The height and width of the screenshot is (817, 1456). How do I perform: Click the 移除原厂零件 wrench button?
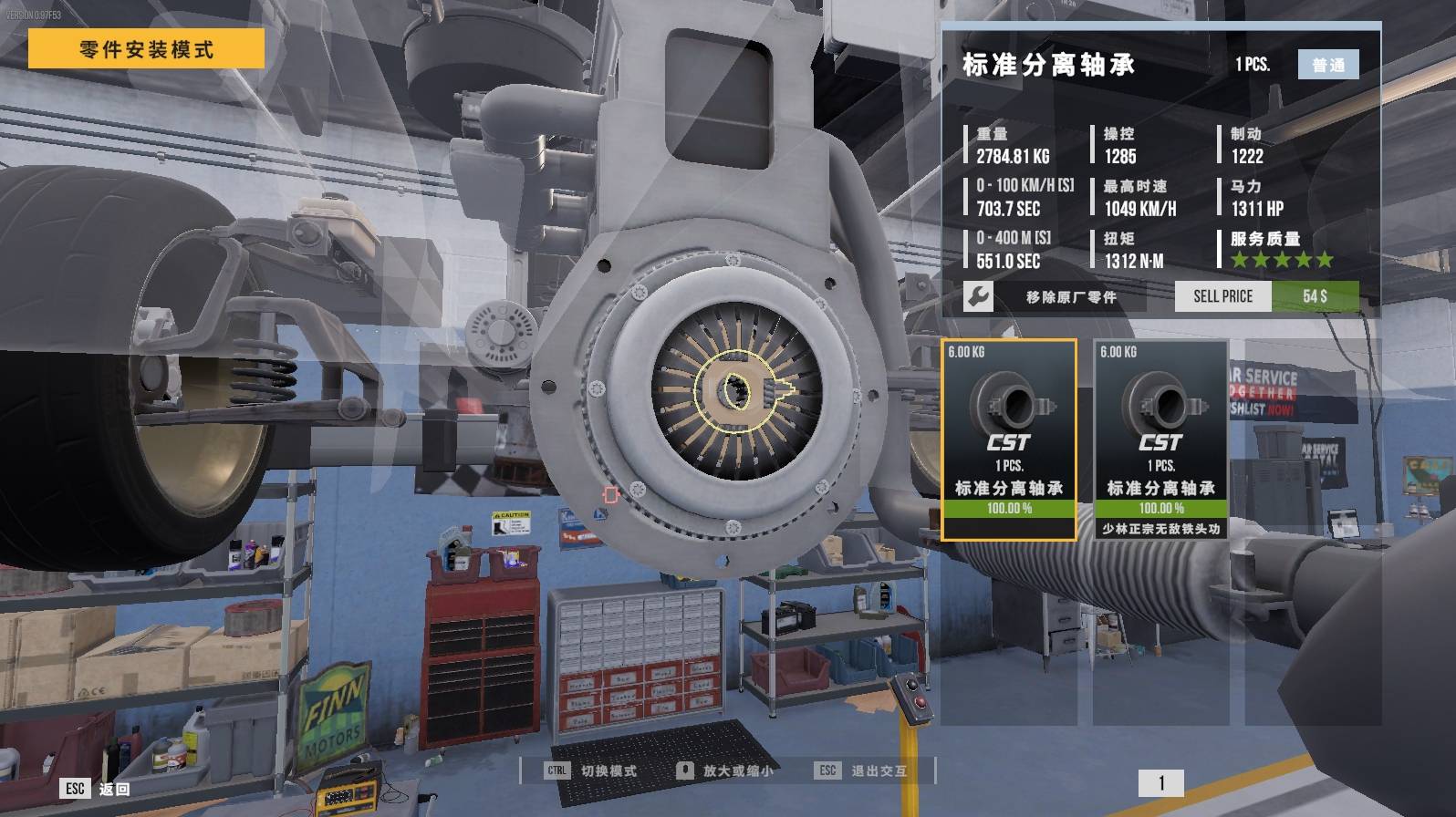(978, 296)
